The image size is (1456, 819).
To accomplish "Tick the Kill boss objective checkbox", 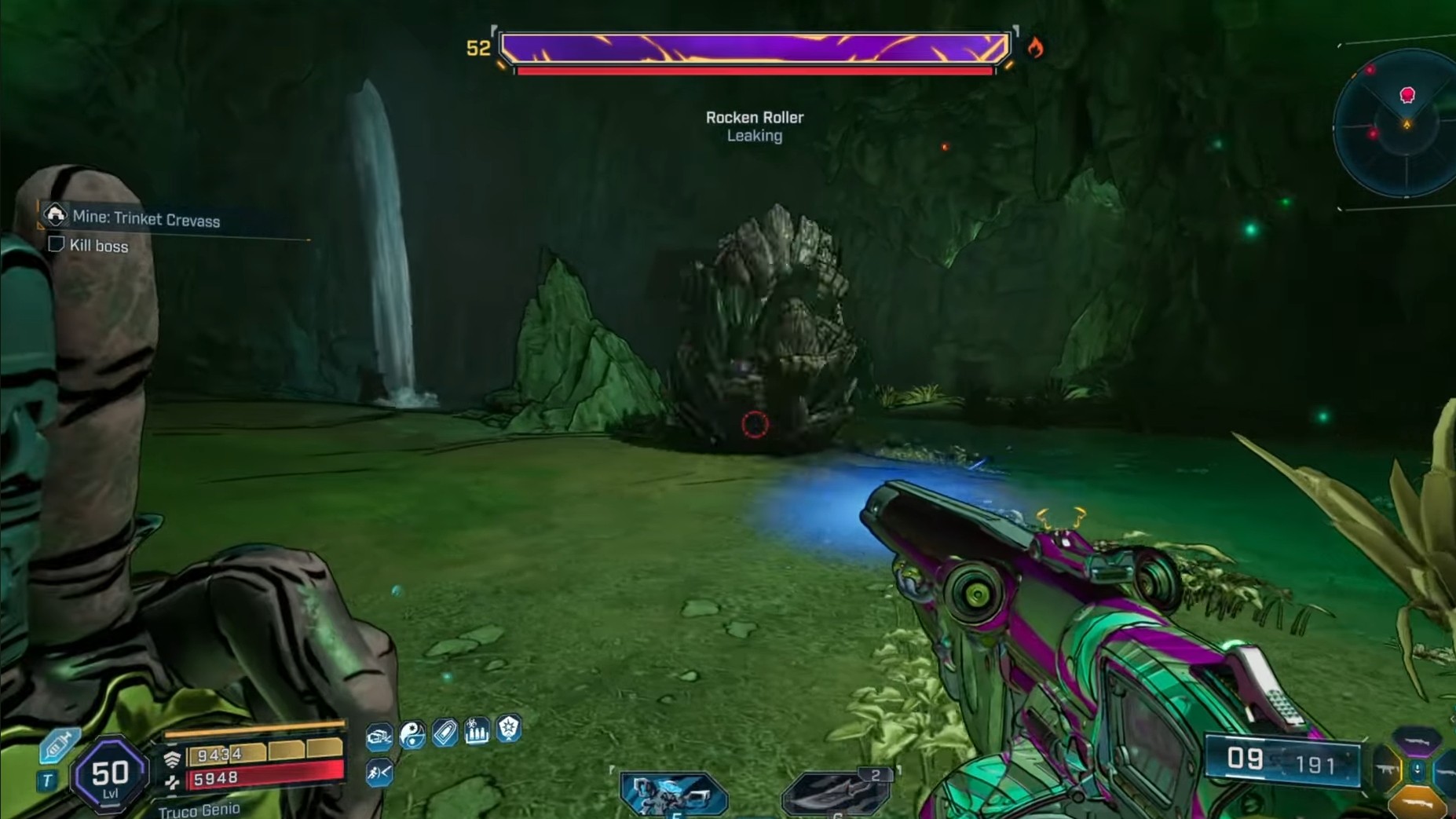I will (x=56, y=244).
